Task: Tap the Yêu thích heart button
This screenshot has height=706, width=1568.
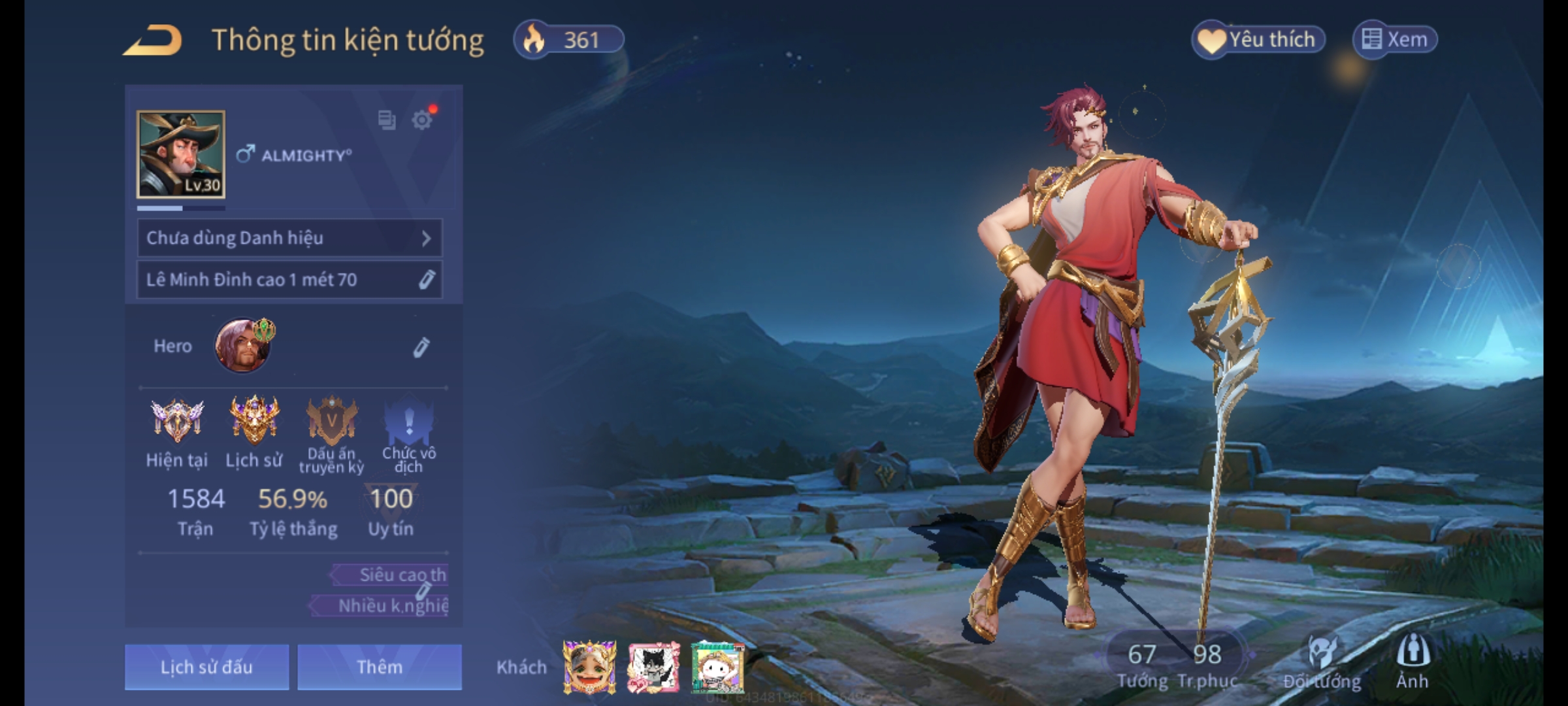Action: [x=1258, y=40]
